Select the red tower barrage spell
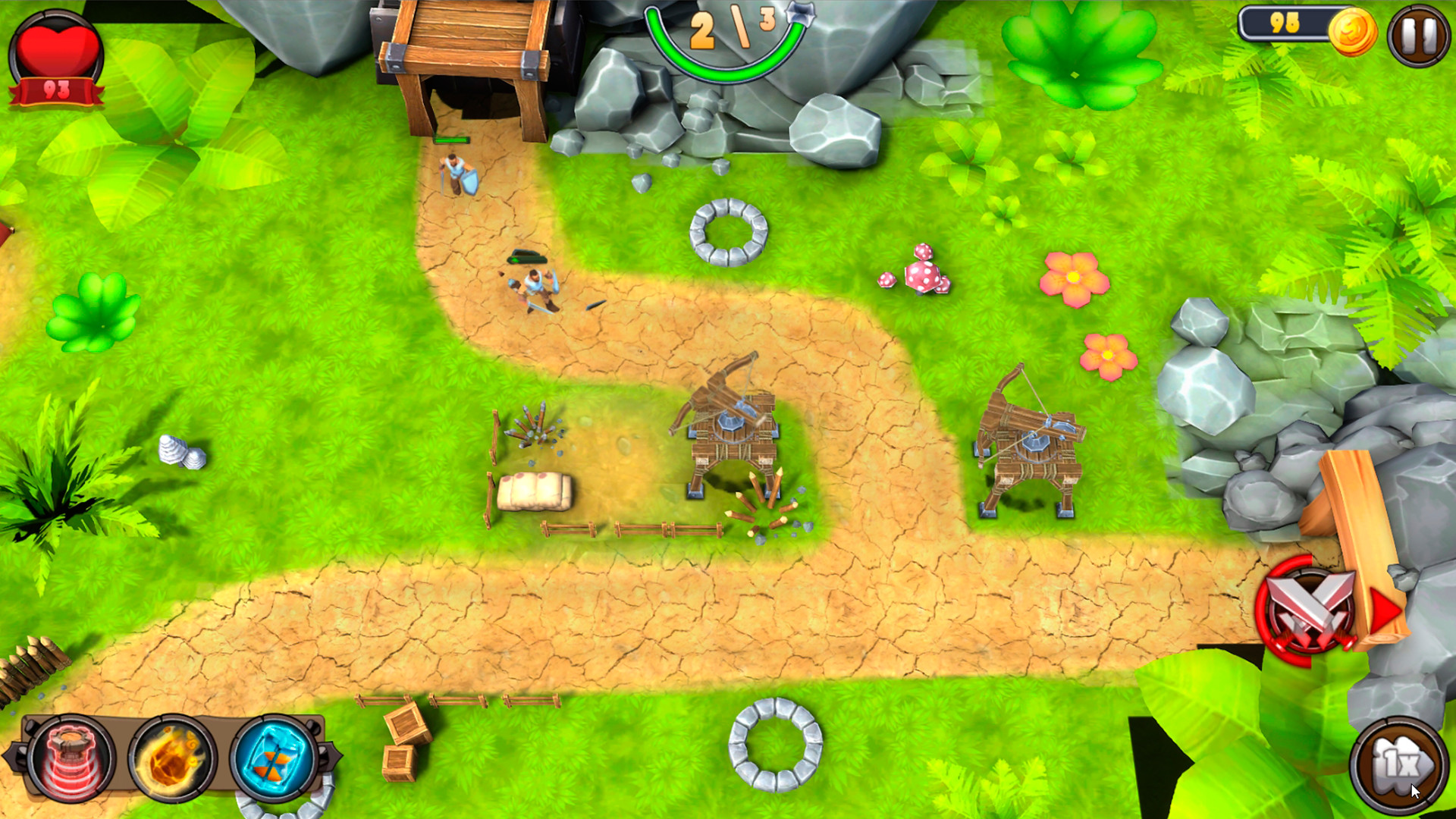Viewport: 1456px width, 819px height. [72, 758]
